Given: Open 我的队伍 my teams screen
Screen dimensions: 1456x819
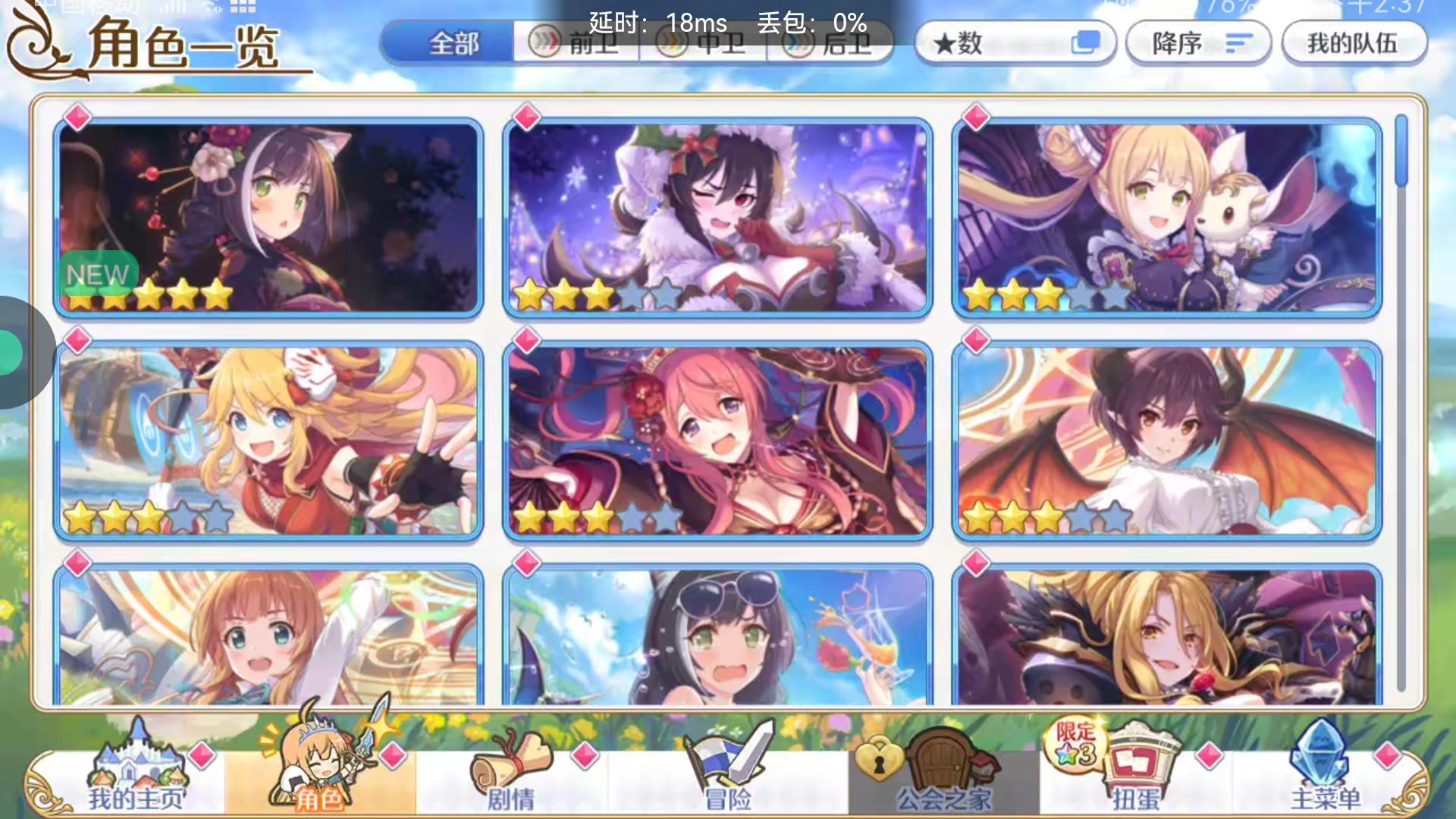Looking at the screenshot, I should click(x=1354, y=43).
